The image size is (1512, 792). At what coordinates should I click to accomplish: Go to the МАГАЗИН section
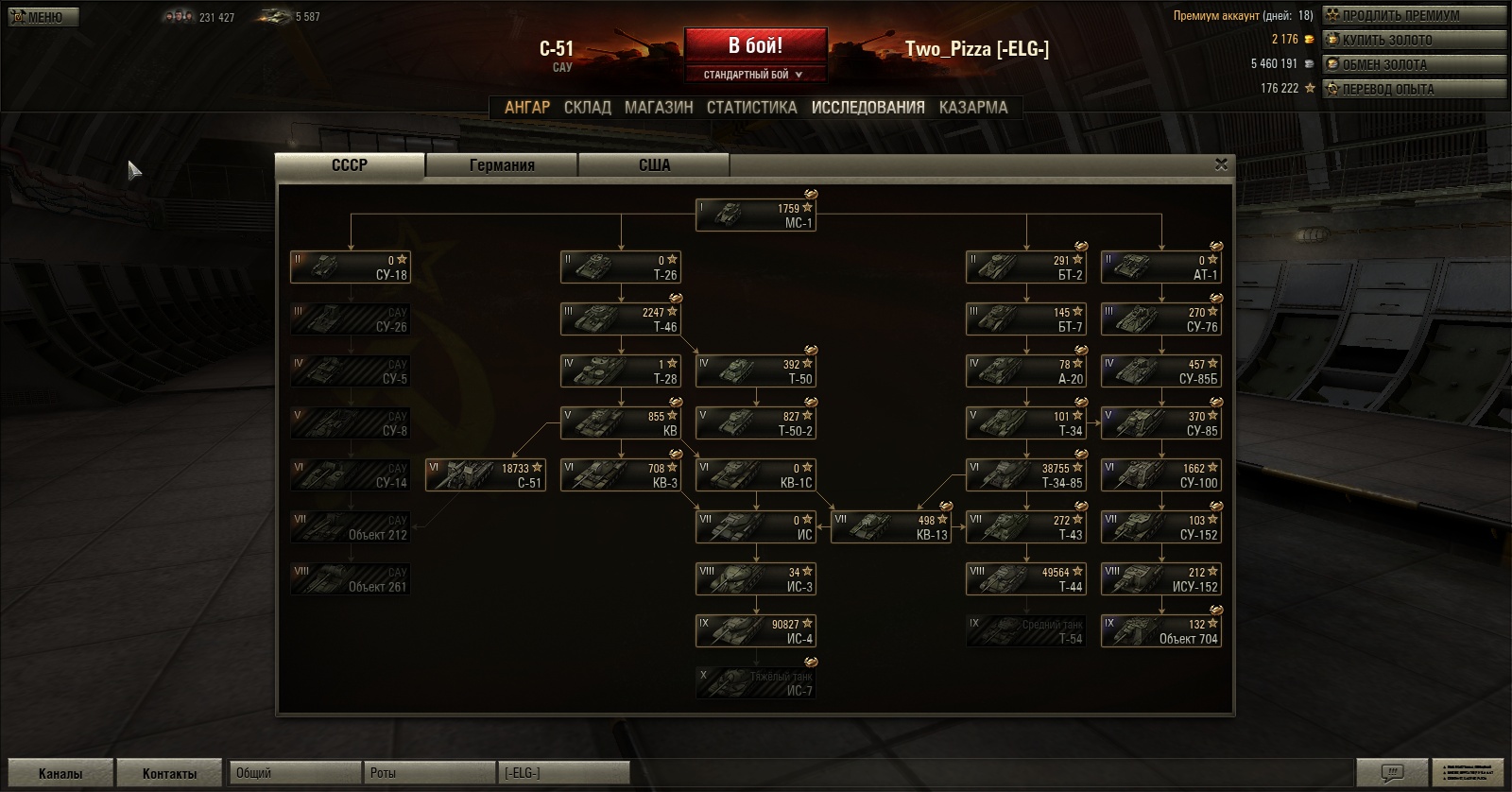(x=659, y=108)
